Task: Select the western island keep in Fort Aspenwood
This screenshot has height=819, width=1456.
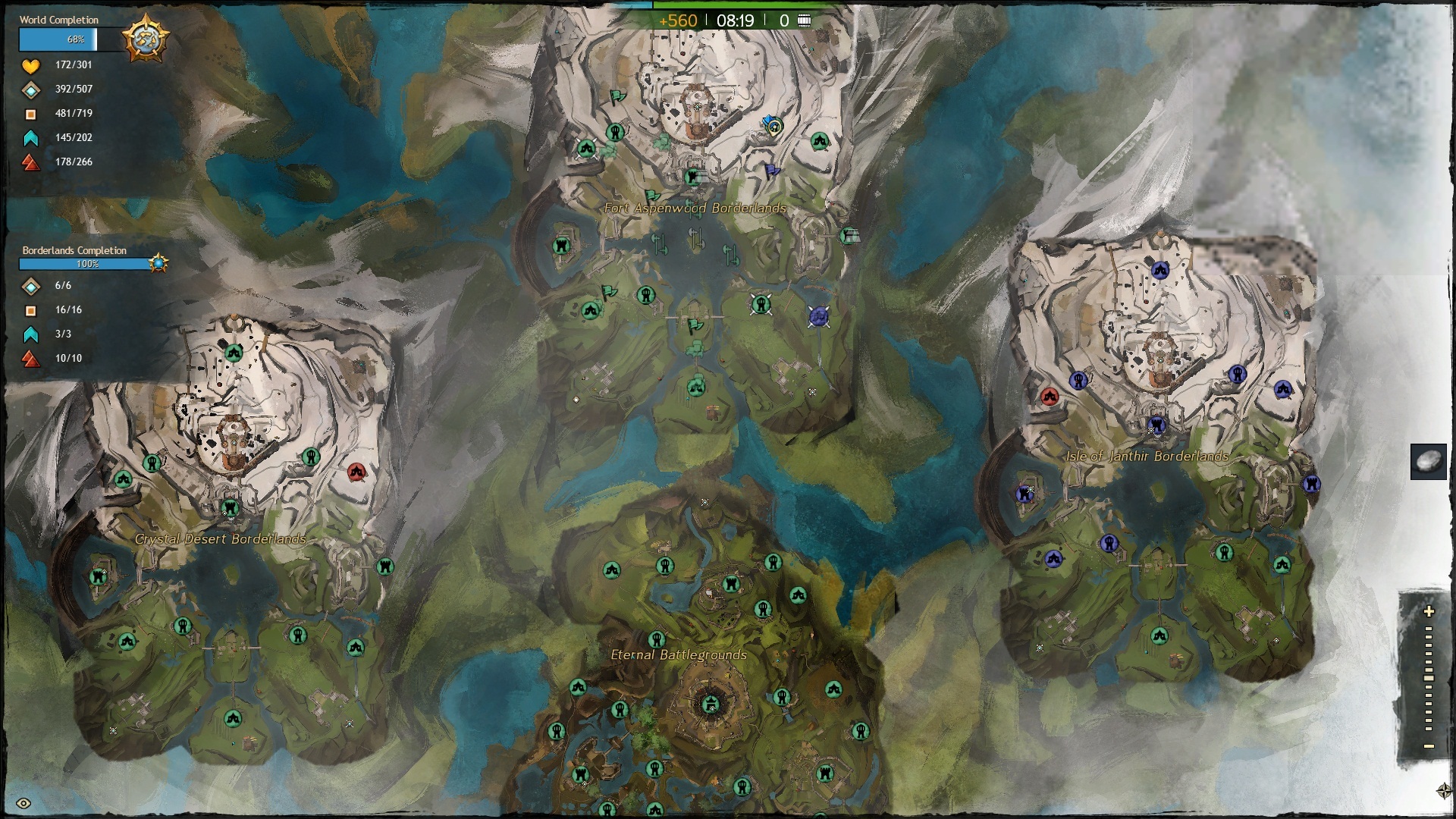Action: coord(562,246)
